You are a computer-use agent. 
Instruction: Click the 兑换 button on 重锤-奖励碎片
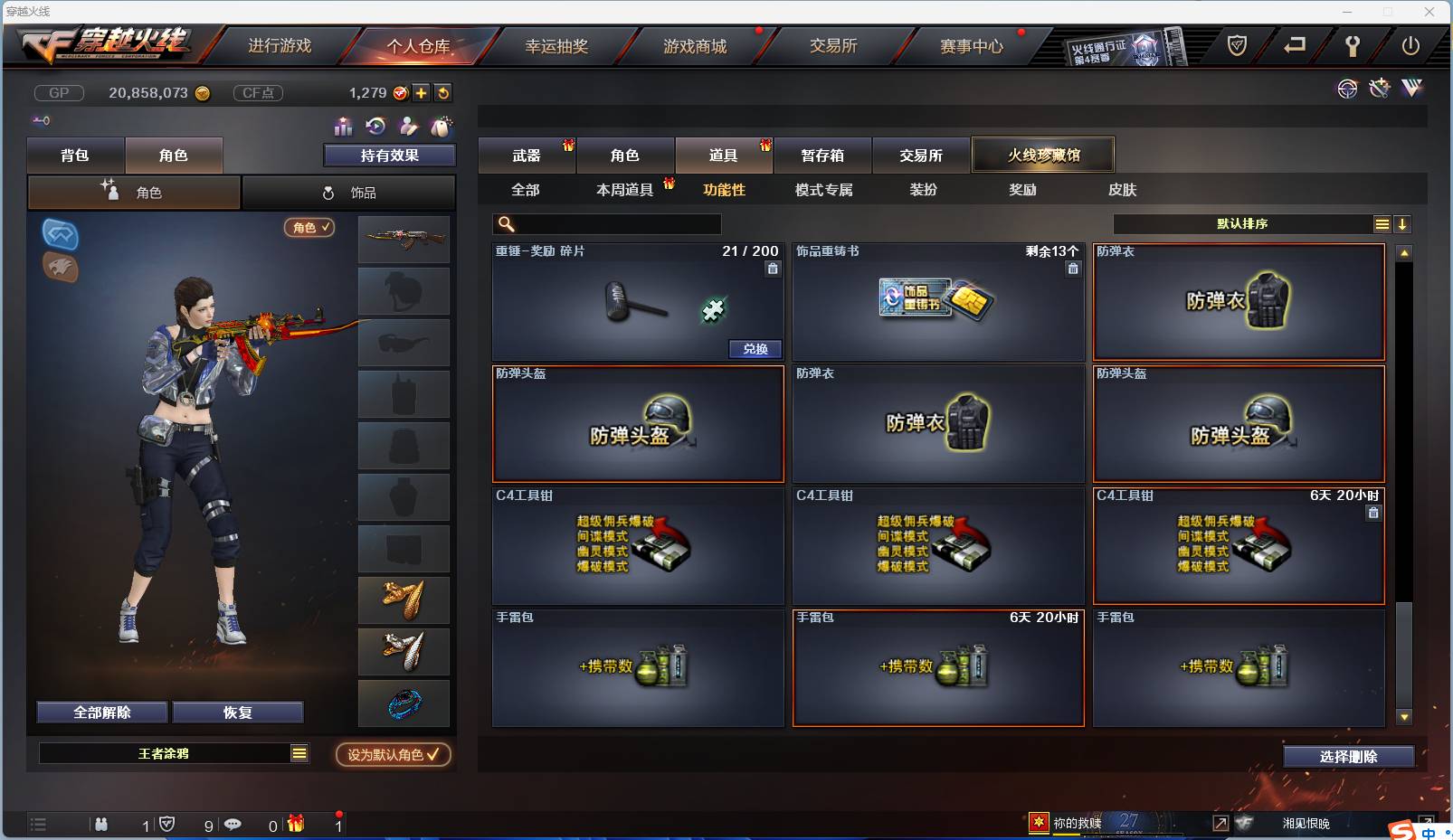(x=755, y=349)
